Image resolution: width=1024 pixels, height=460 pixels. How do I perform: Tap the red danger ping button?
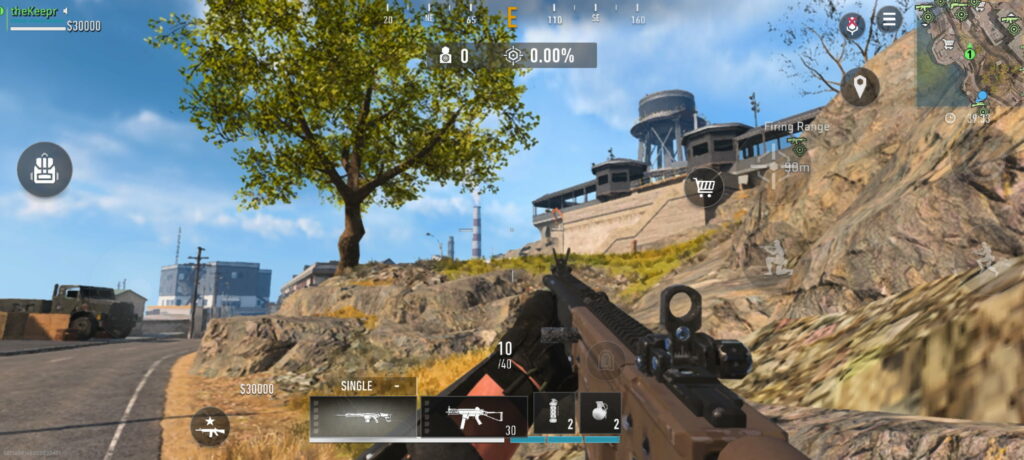click(x=852, y=23)
